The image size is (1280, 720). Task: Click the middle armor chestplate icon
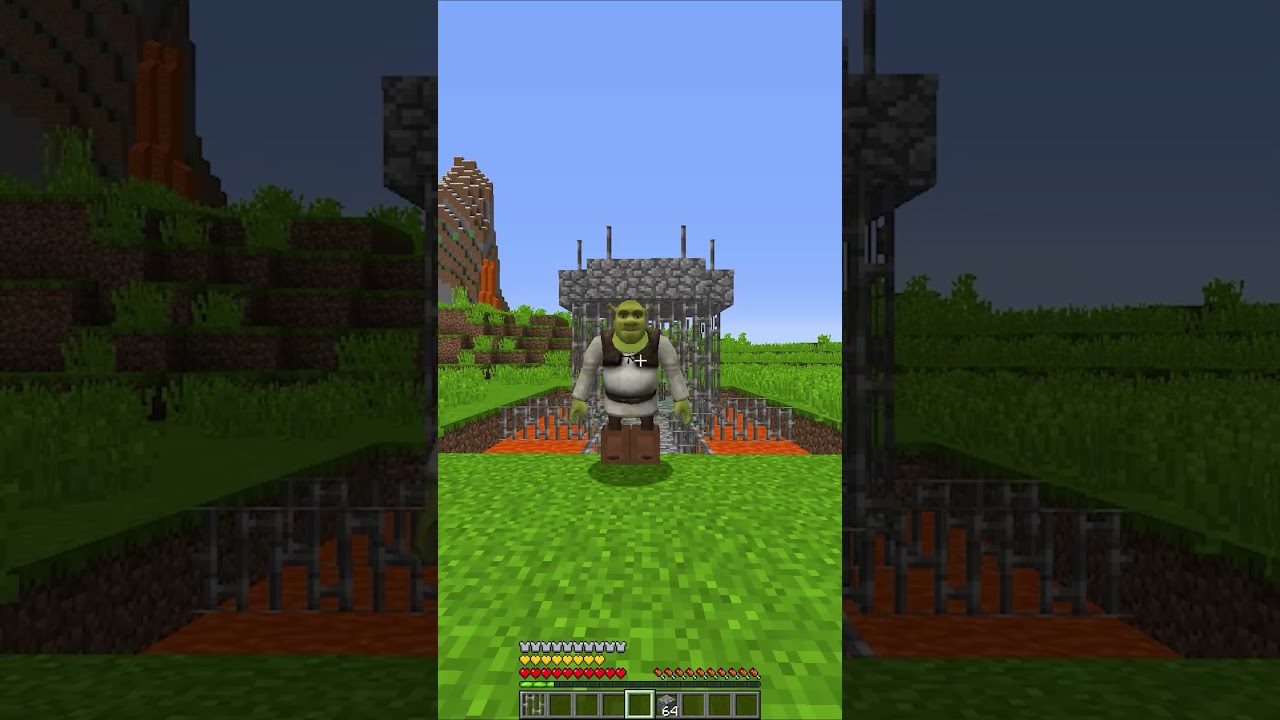572,646
